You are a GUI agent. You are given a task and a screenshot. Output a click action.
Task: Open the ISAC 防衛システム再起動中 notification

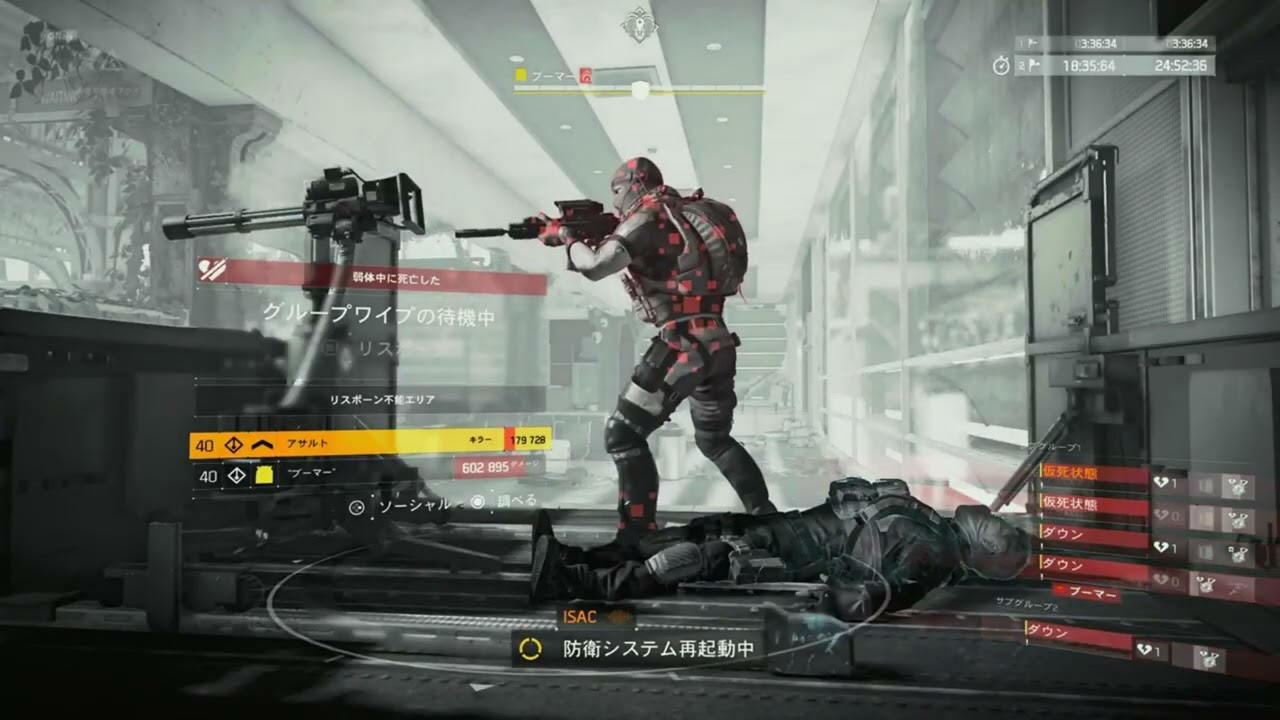tap(641, 648)
